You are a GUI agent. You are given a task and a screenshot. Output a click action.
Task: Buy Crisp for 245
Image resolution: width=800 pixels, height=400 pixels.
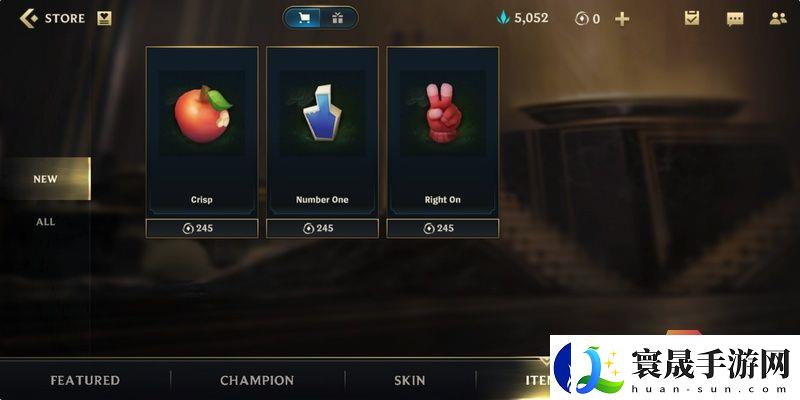coord(202,228)
